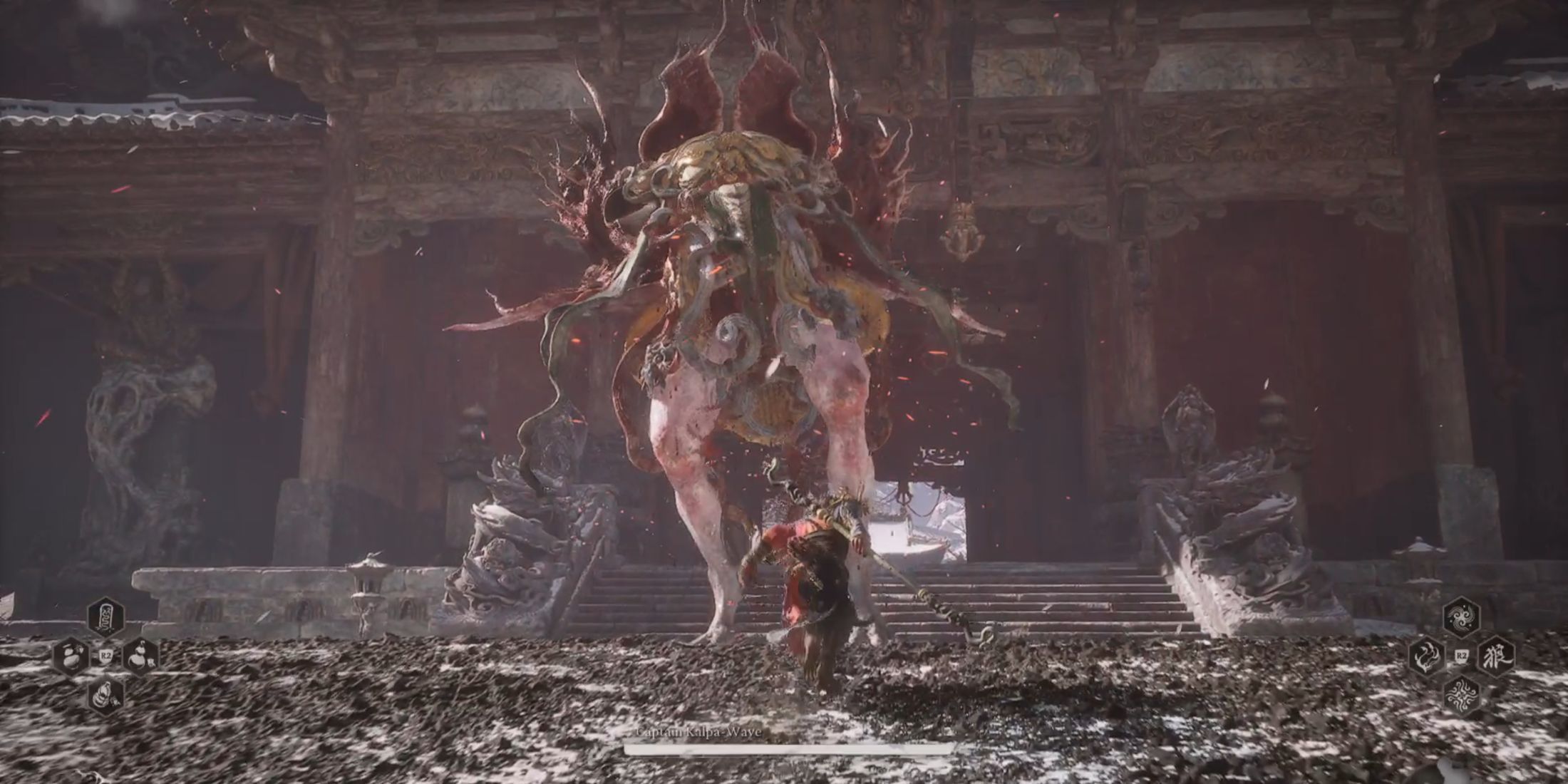The height and width of the screenshot is (784, 1568).
Task: Select the healing gourd icon
Action: coord(71,656)
